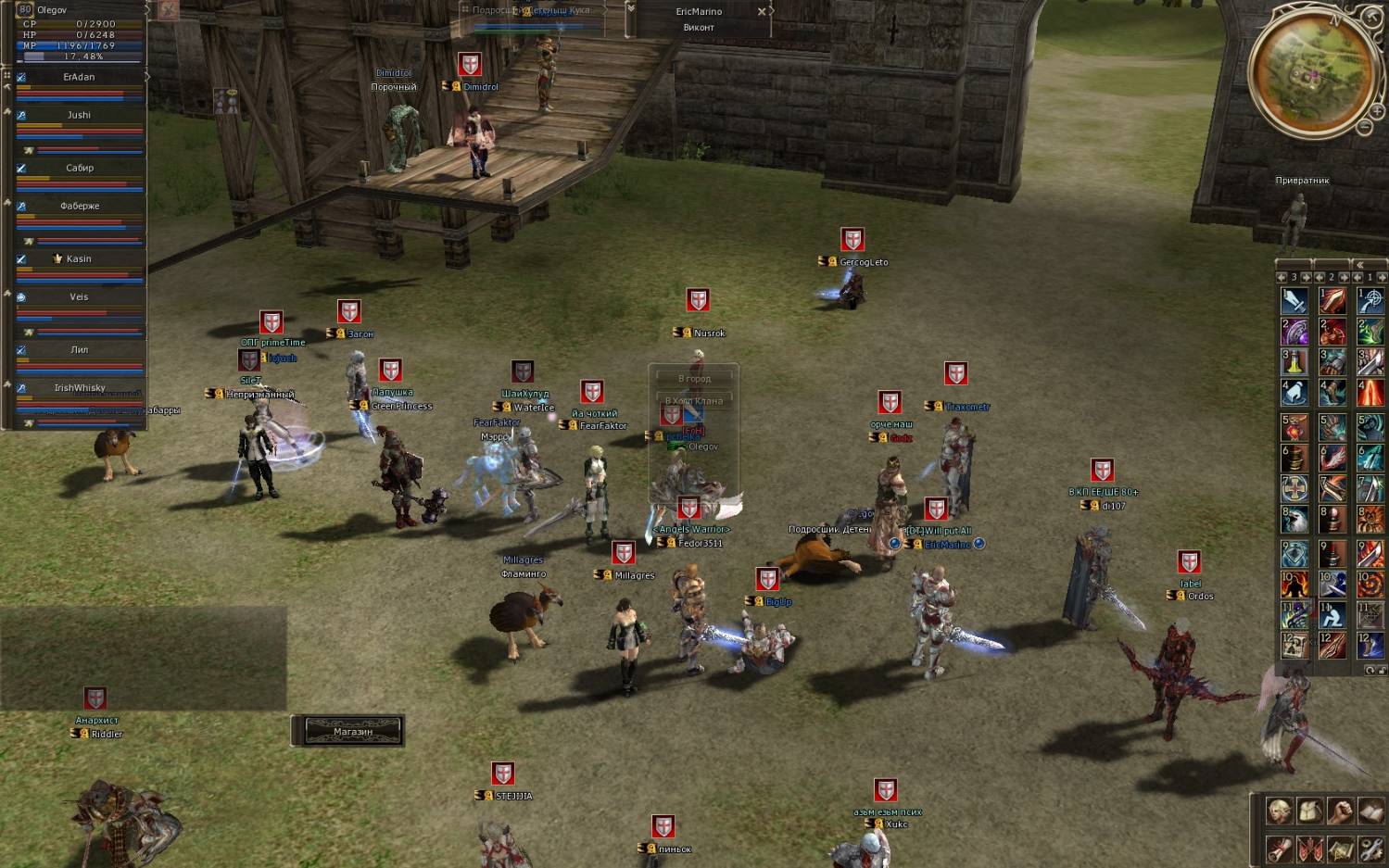The height and width of the screenshot is (868, 1389).
Task: Activate the sword skill in slot 1
Action: coord(1294,300)
